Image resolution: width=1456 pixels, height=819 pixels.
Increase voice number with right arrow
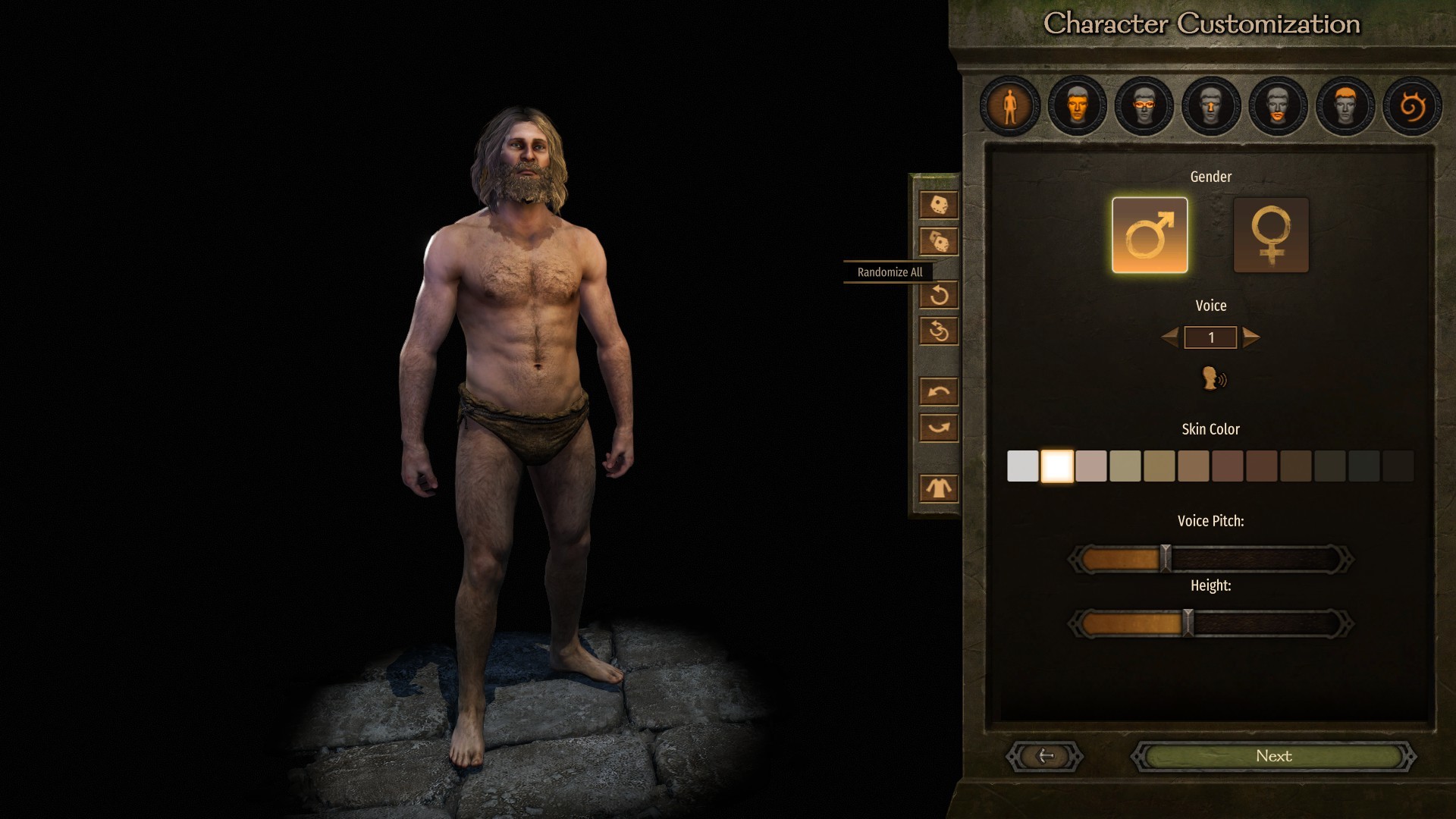[x=1251, y=337]
